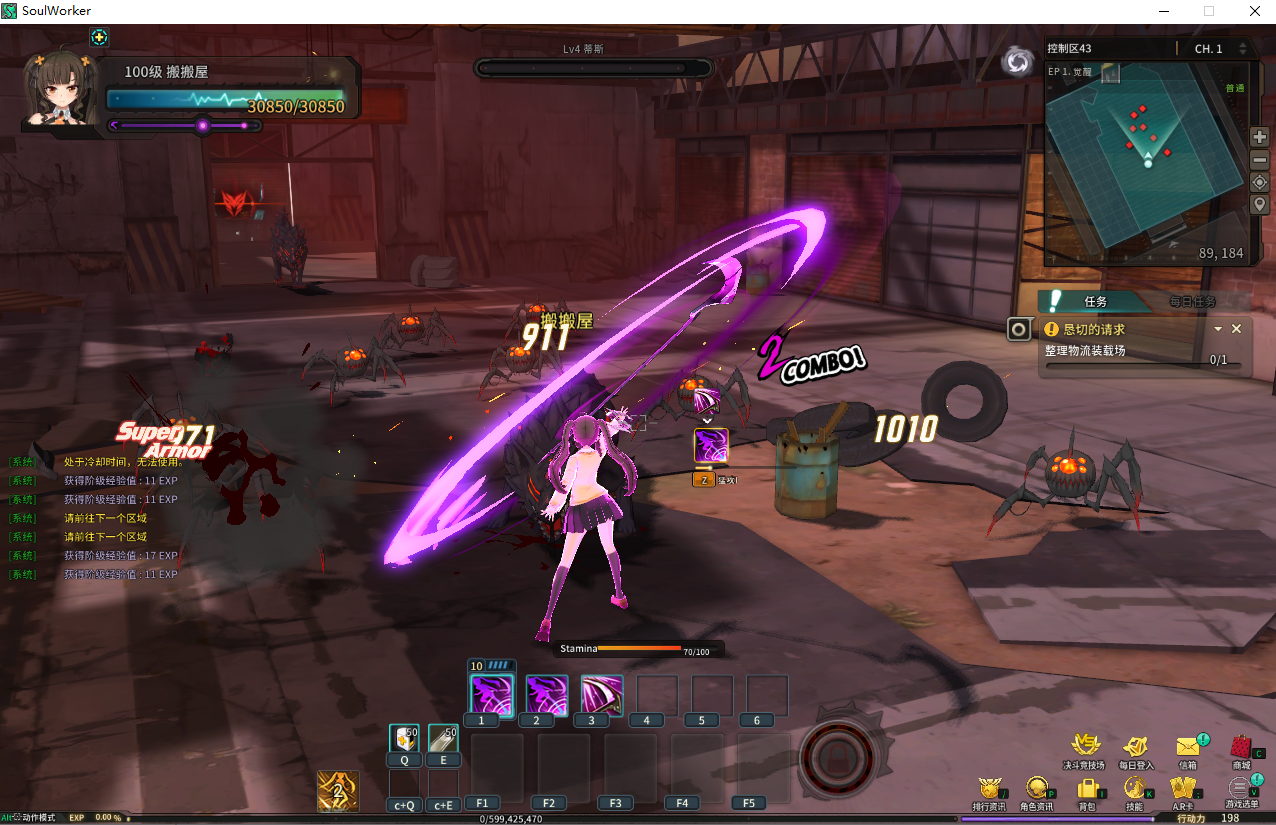1276x825 pixels.
Task: Click the minimap's minus zoom-out button
Action: (x=1260, y=160)
